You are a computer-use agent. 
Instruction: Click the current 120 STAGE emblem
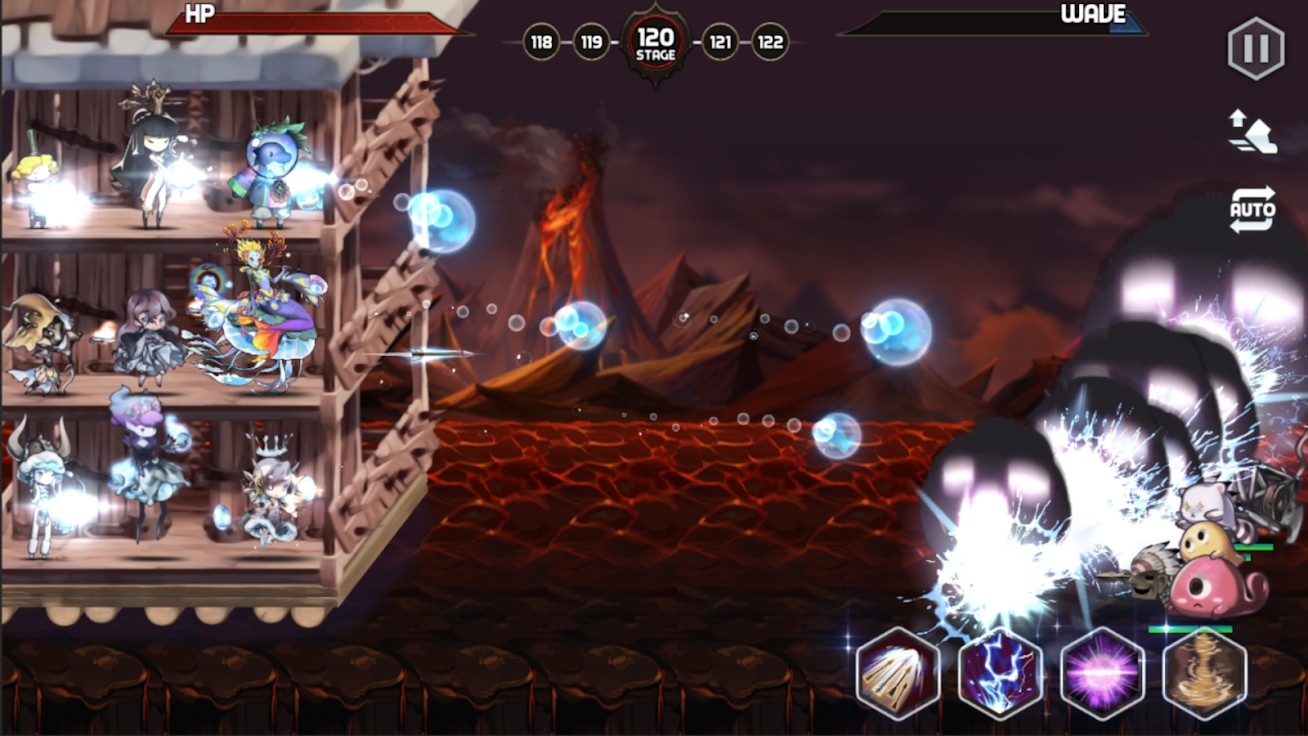(655, 43)
